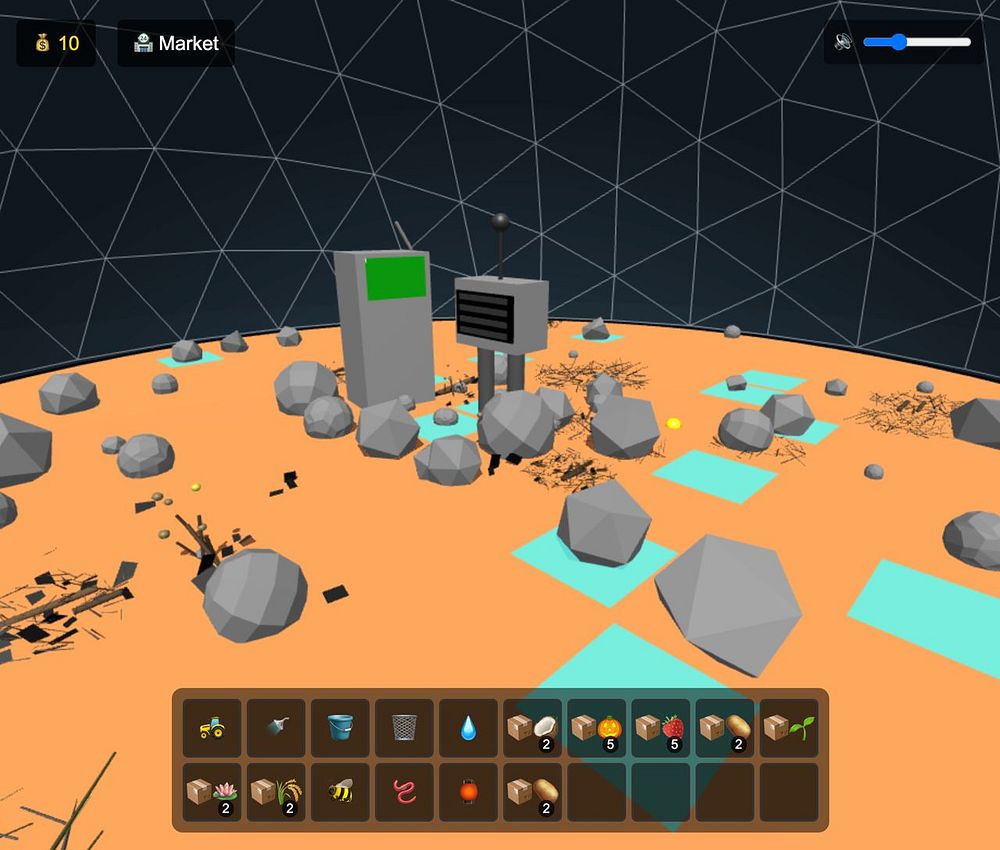Viewport: 1000px width, 850px height.
Task: Choose the lotus flower crate slot
Action: [x=212, y=792]
